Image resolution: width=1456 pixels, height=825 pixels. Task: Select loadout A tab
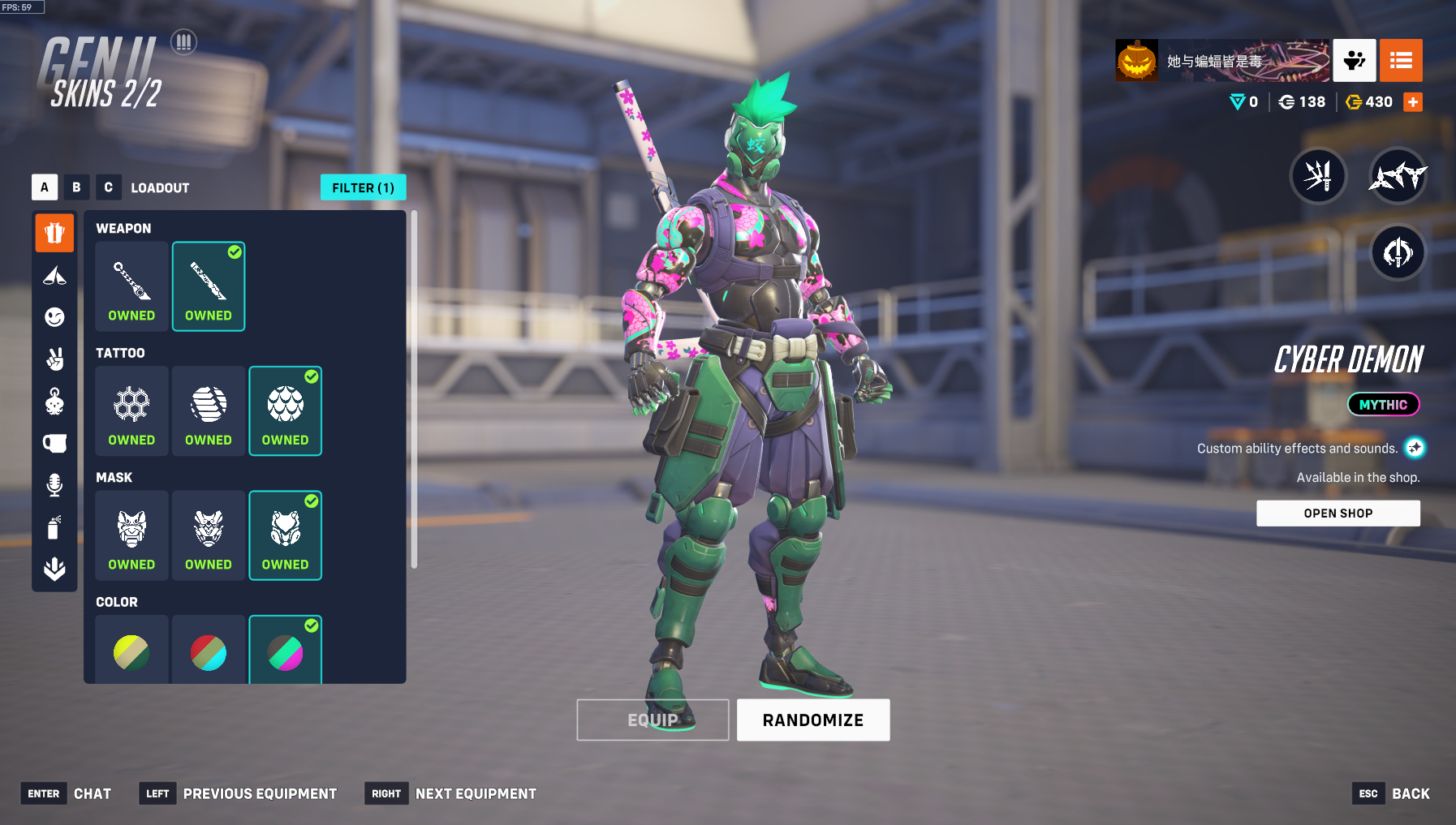(x=45, y=187)
